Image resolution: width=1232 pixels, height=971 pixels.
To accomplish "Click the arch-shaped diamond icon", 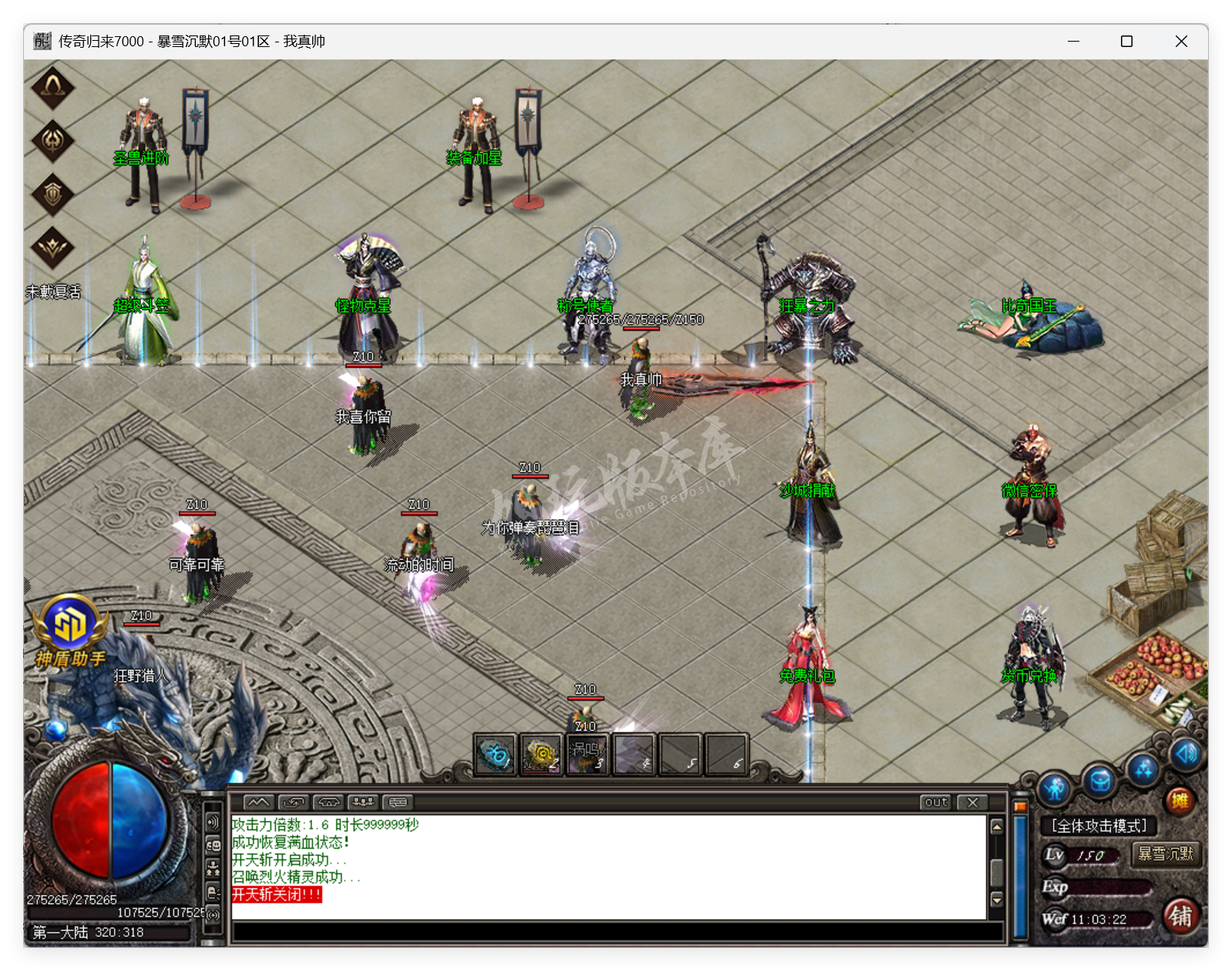I will coord(52,87).
